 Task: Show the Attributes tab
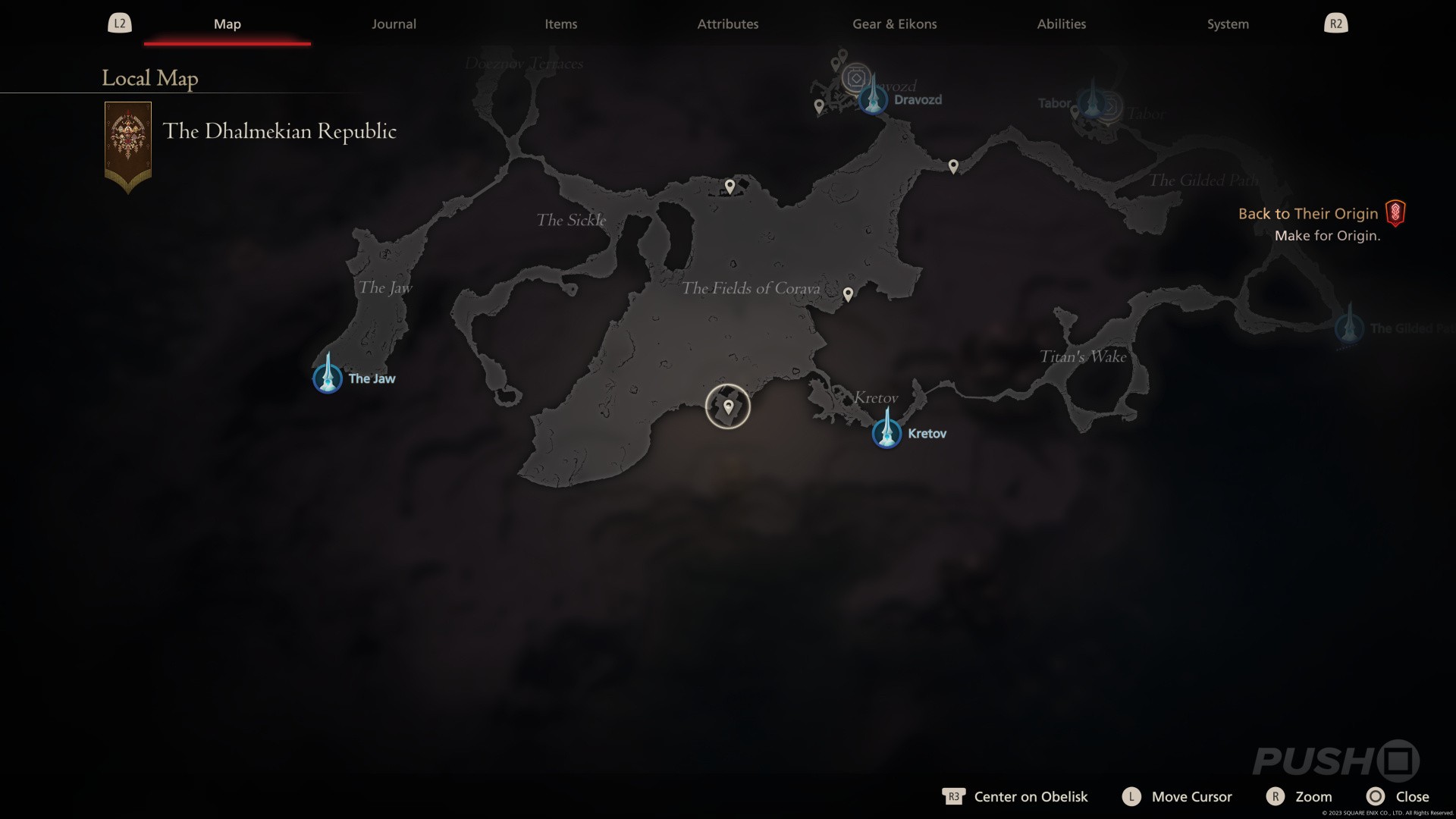click(727, 24)
